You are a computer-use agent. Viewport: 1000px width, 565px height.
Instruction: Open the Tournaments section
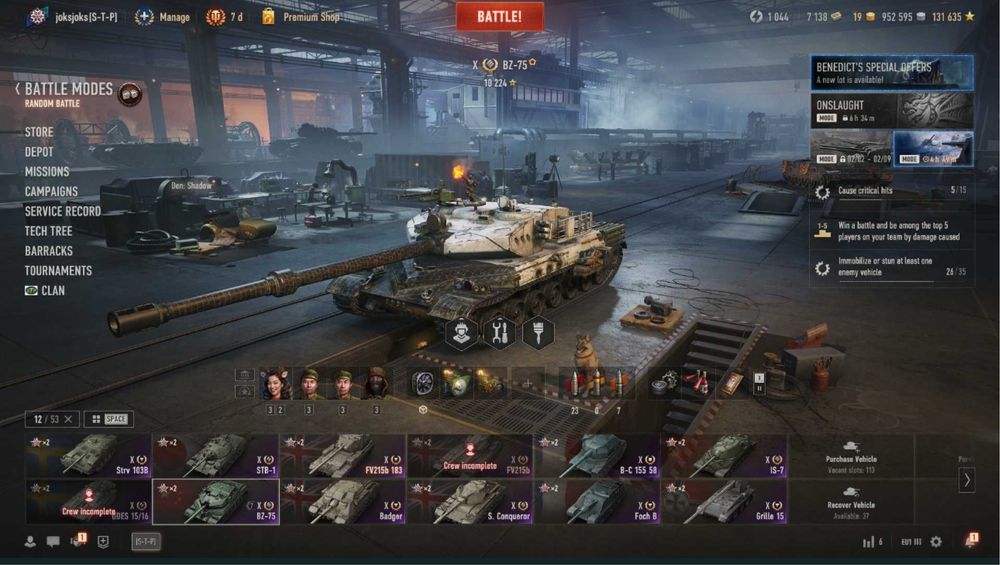[x=58, y=271]
